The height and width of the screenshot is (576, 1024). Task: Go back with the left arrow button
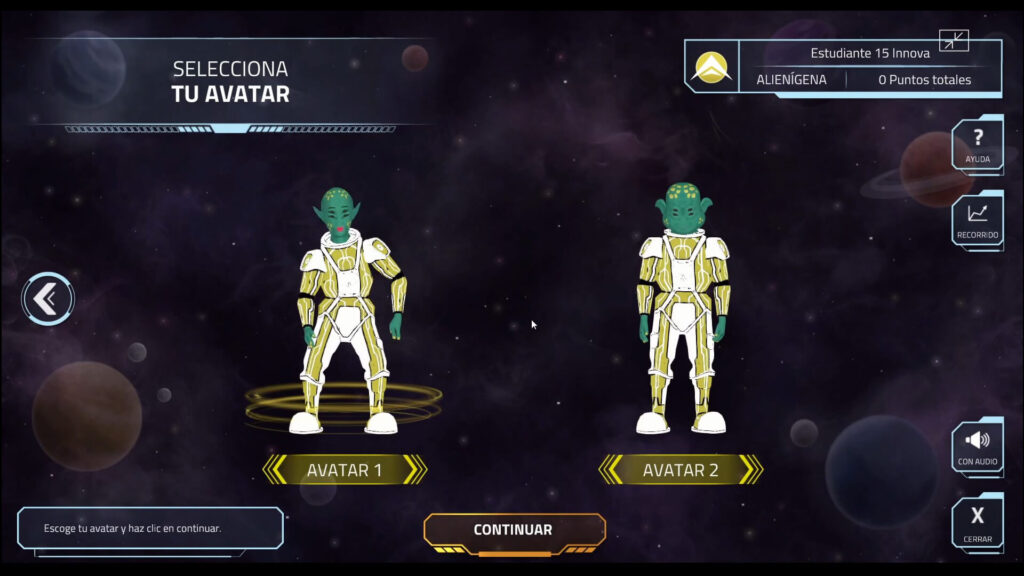[47, 298]
